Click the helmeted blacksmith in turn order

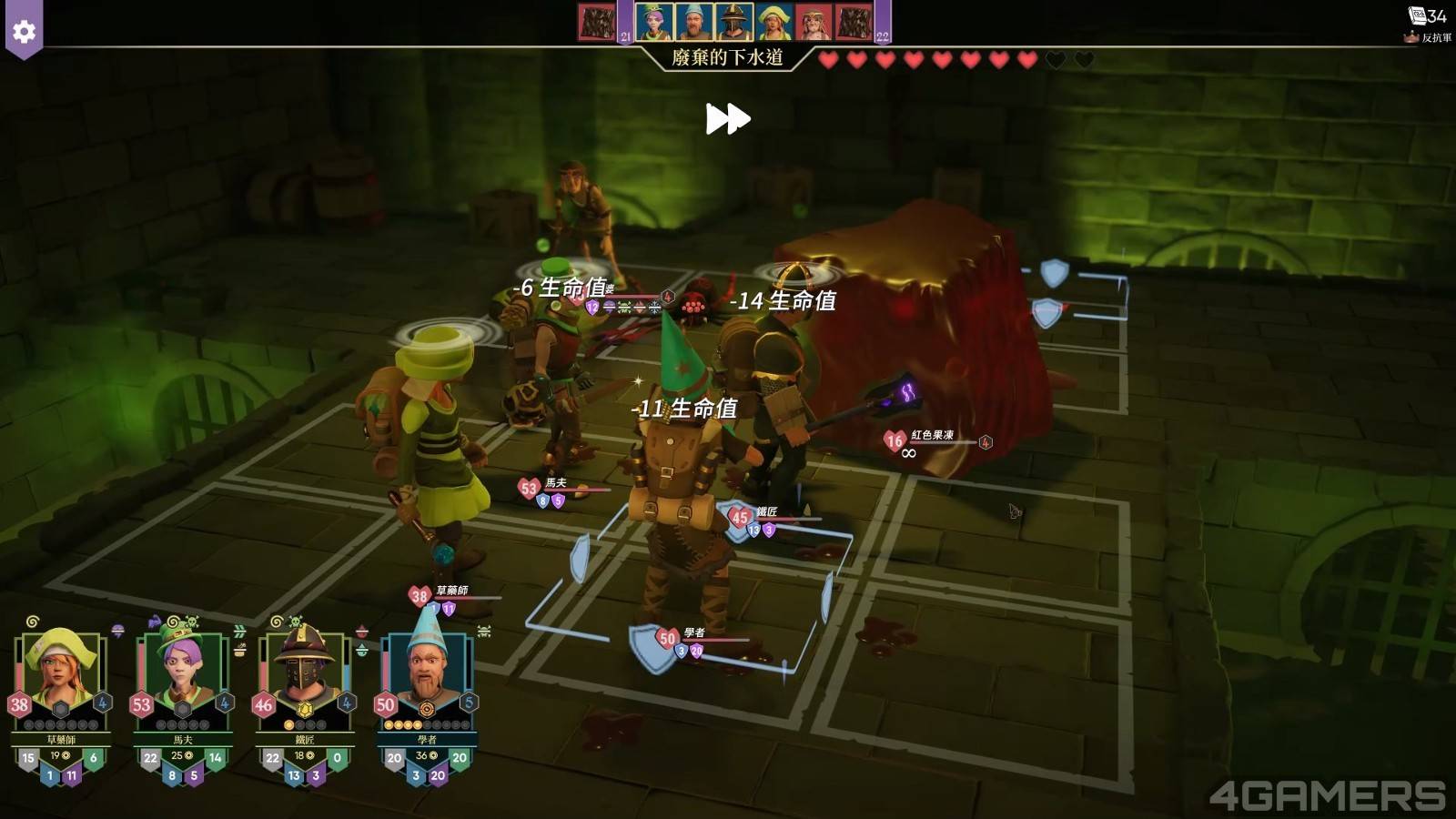click(733, 22)
